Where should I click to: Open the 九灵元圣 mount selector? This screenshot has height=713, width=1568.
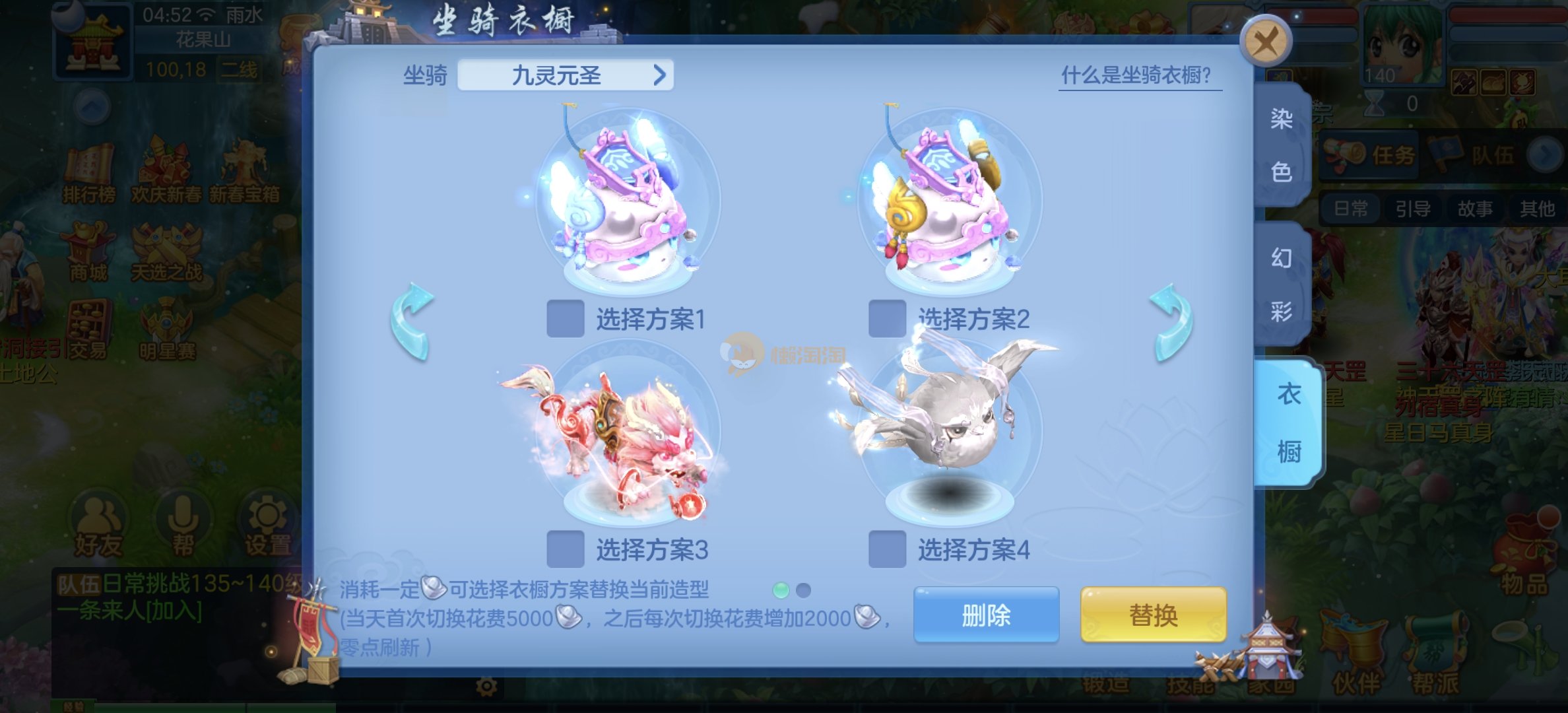click(565, 75)
